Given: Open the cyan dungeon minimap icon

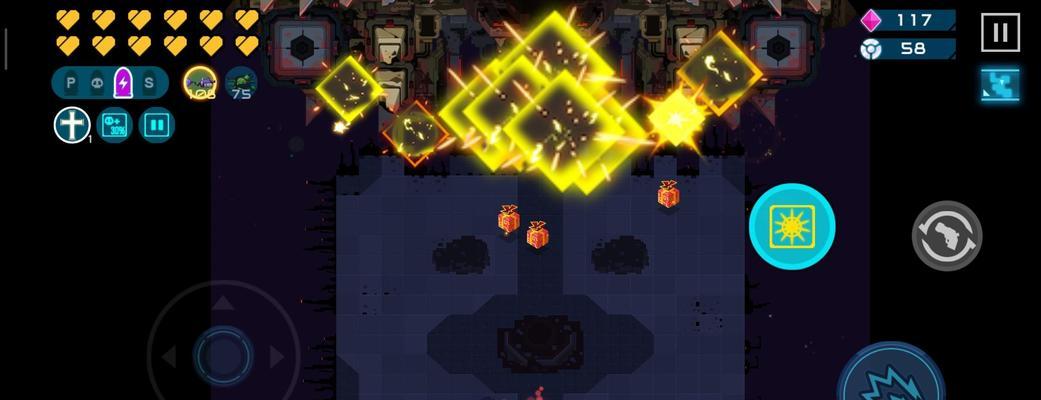Looking at the screenshot, I should (1000, 86).
